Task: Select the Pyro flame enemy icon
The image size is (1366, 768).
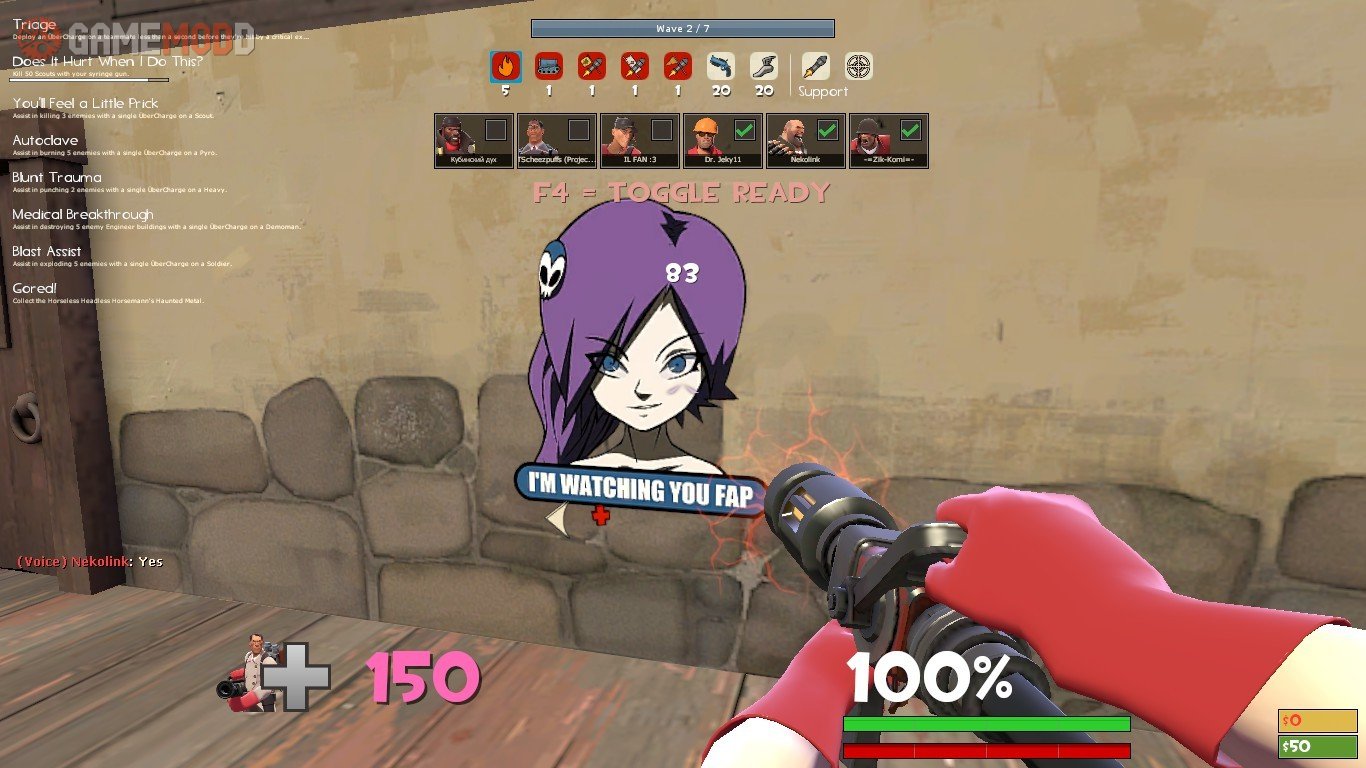Action: pyautogui.click(x=506, y=67)
